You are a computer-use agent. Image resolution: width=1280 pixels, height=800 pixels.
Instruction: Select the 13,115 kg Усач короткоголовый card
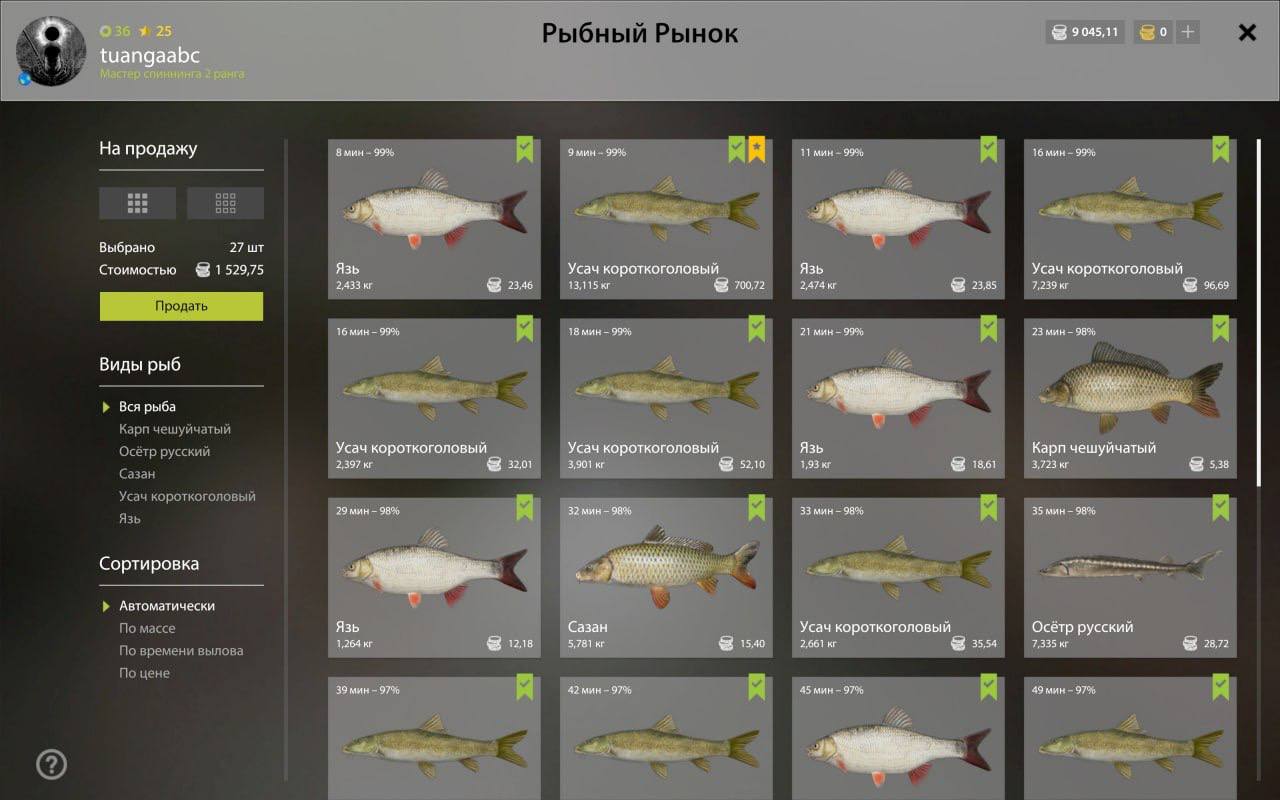(666, 219)
